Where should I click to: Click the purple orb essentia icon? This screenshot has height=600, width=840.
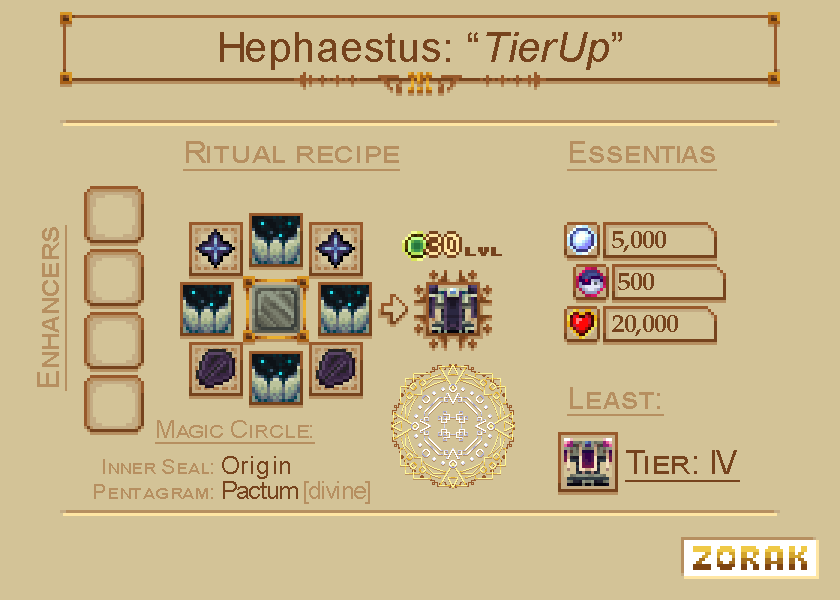coord(591,283)
